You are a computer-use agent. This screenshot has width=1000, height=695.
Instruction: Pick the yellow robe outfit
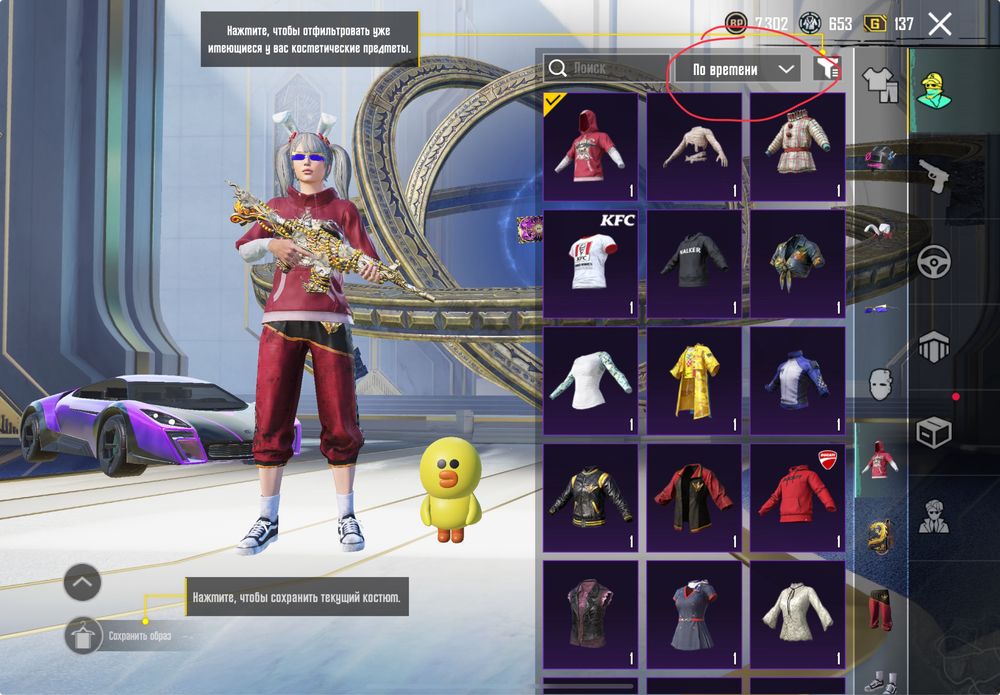(694, 382)
